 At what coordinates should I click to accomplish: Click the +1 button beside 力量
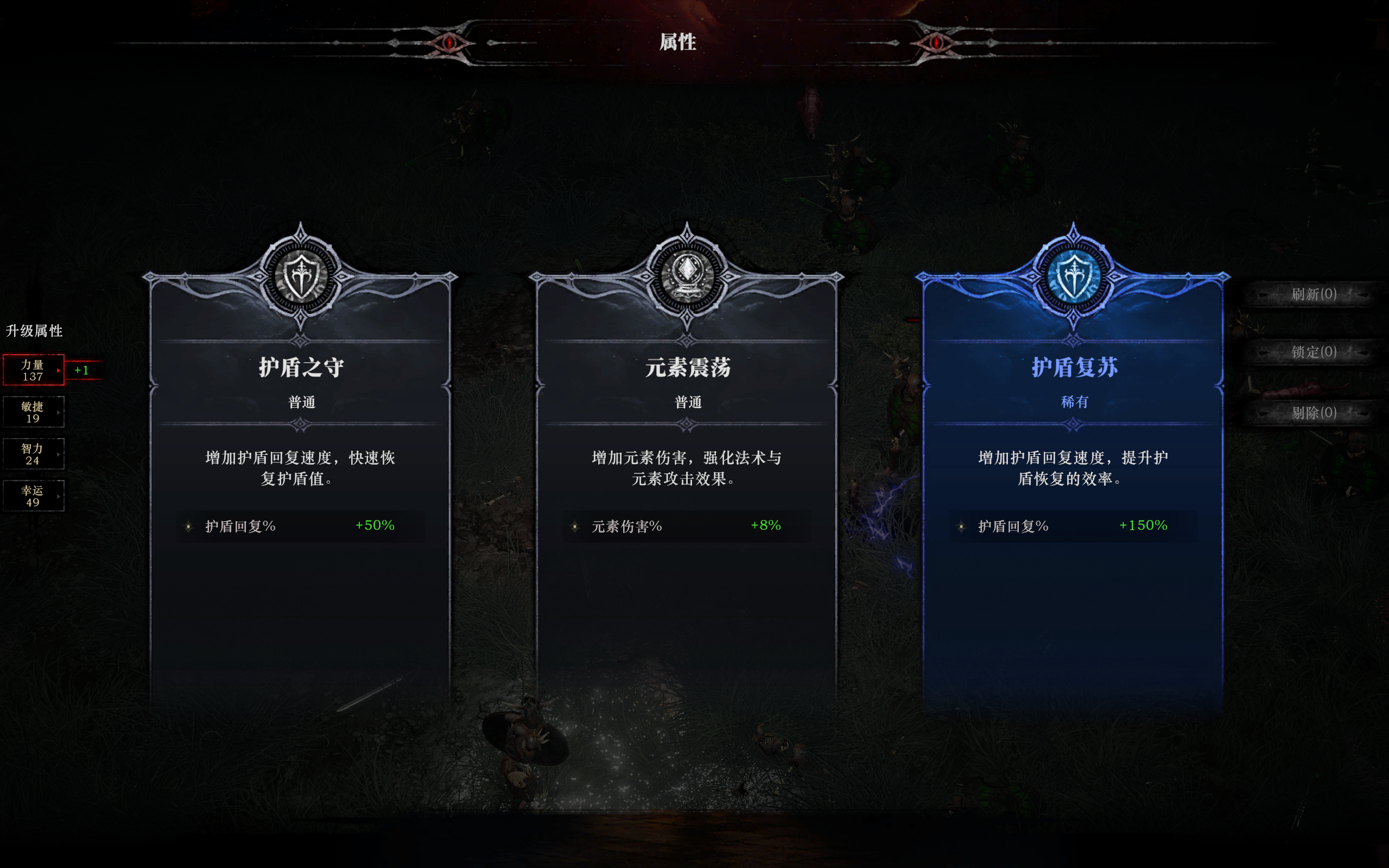[81, 370]
